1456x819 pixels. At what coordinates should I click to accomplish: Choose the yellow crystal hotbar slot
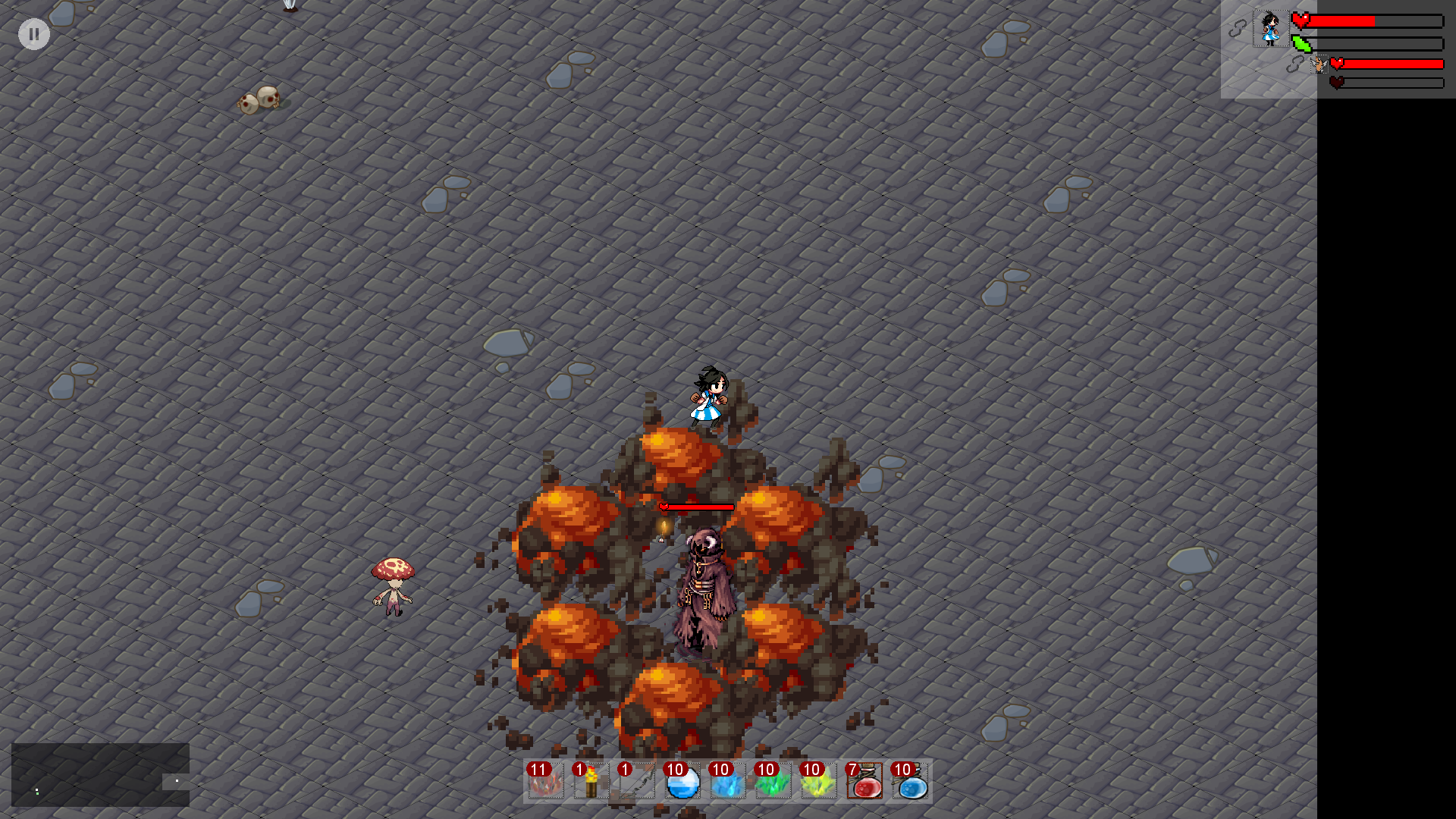coord(819,781)
